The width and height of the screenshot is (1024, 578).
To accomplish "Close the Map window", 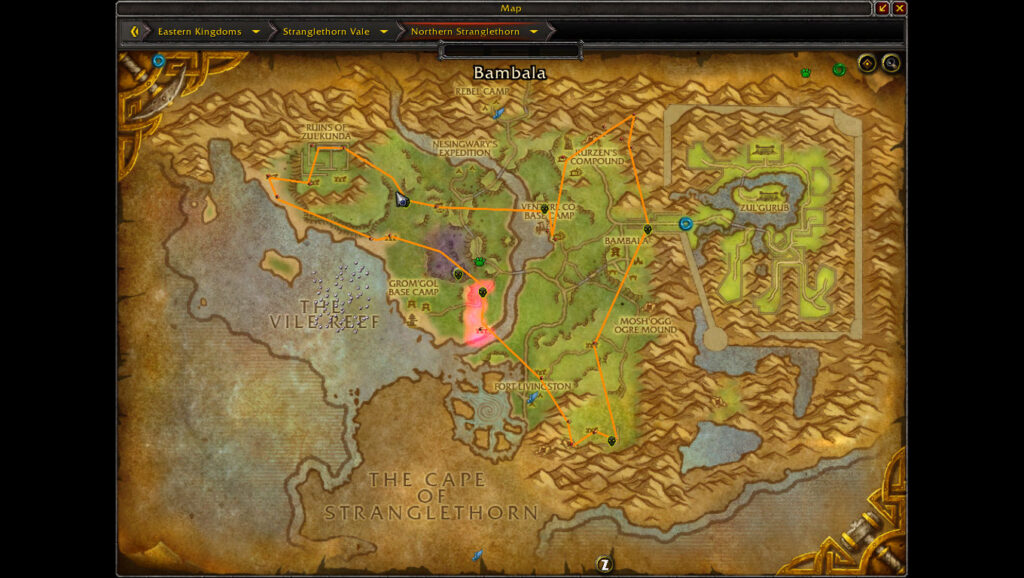I will point(899,8).
